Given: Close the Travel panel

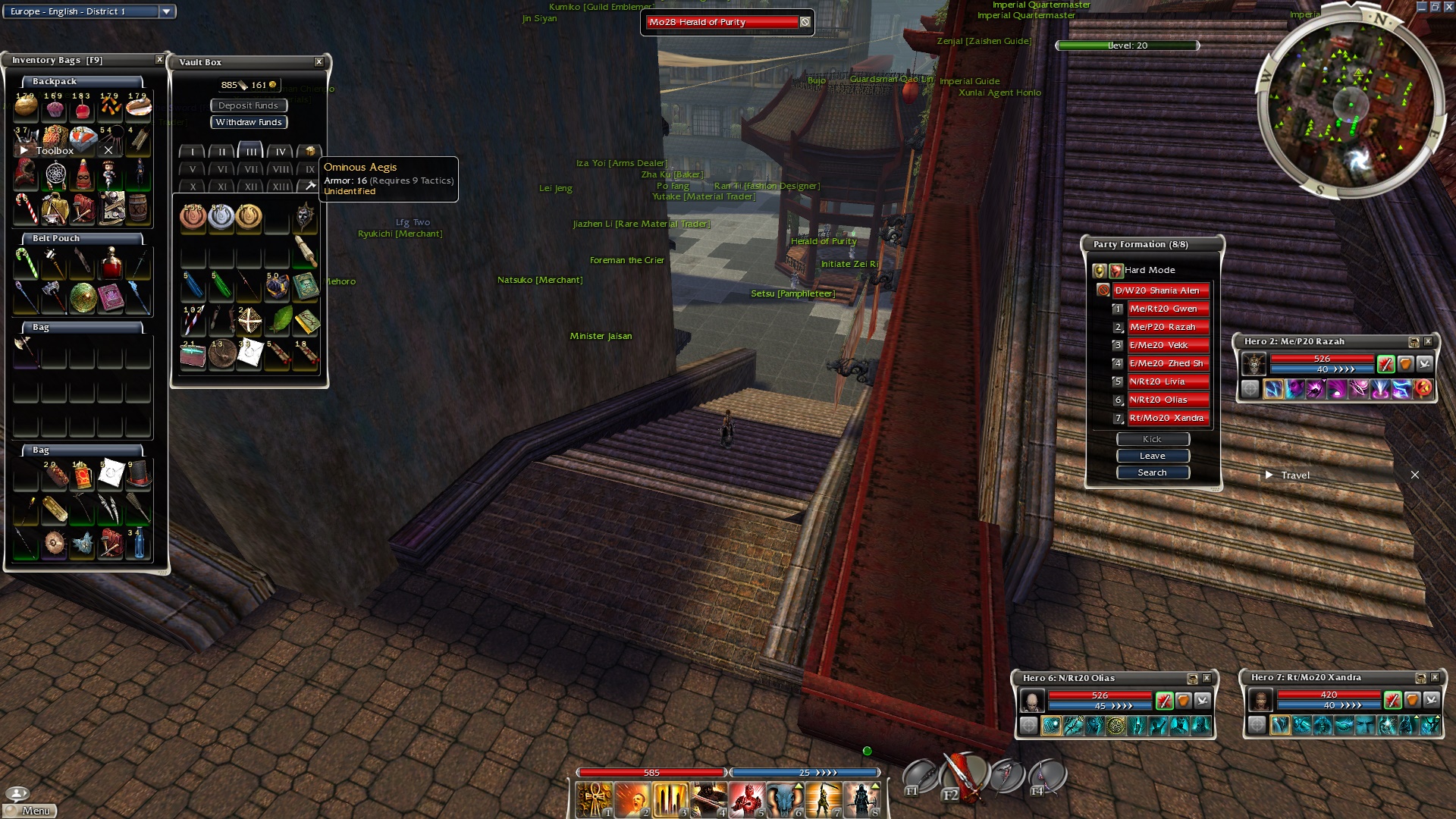Looking at the screenshot, I should 1414,475.
